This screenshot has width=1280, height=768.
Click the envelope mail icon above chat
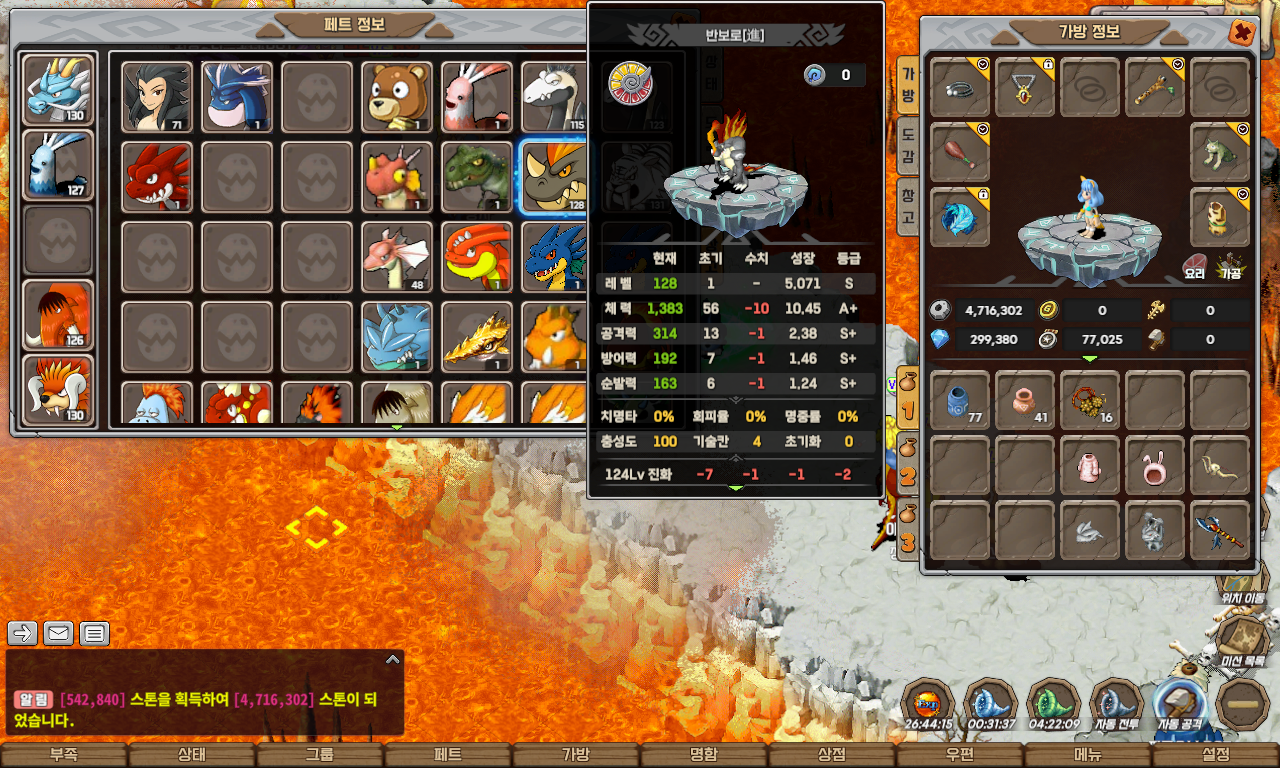pos(59,633)
